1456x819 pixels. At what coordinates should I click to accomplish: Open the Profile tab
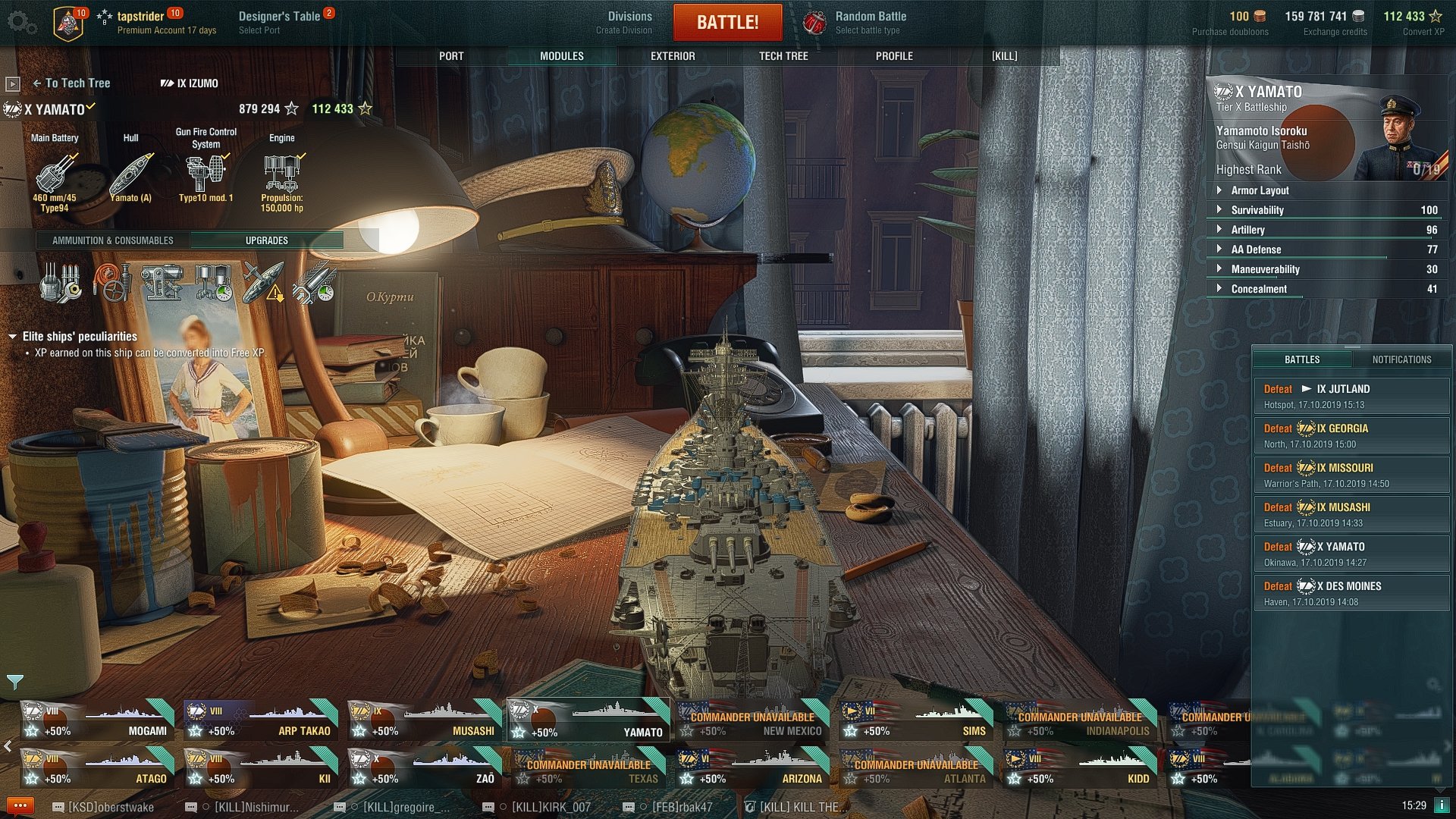tap(894, 56)
